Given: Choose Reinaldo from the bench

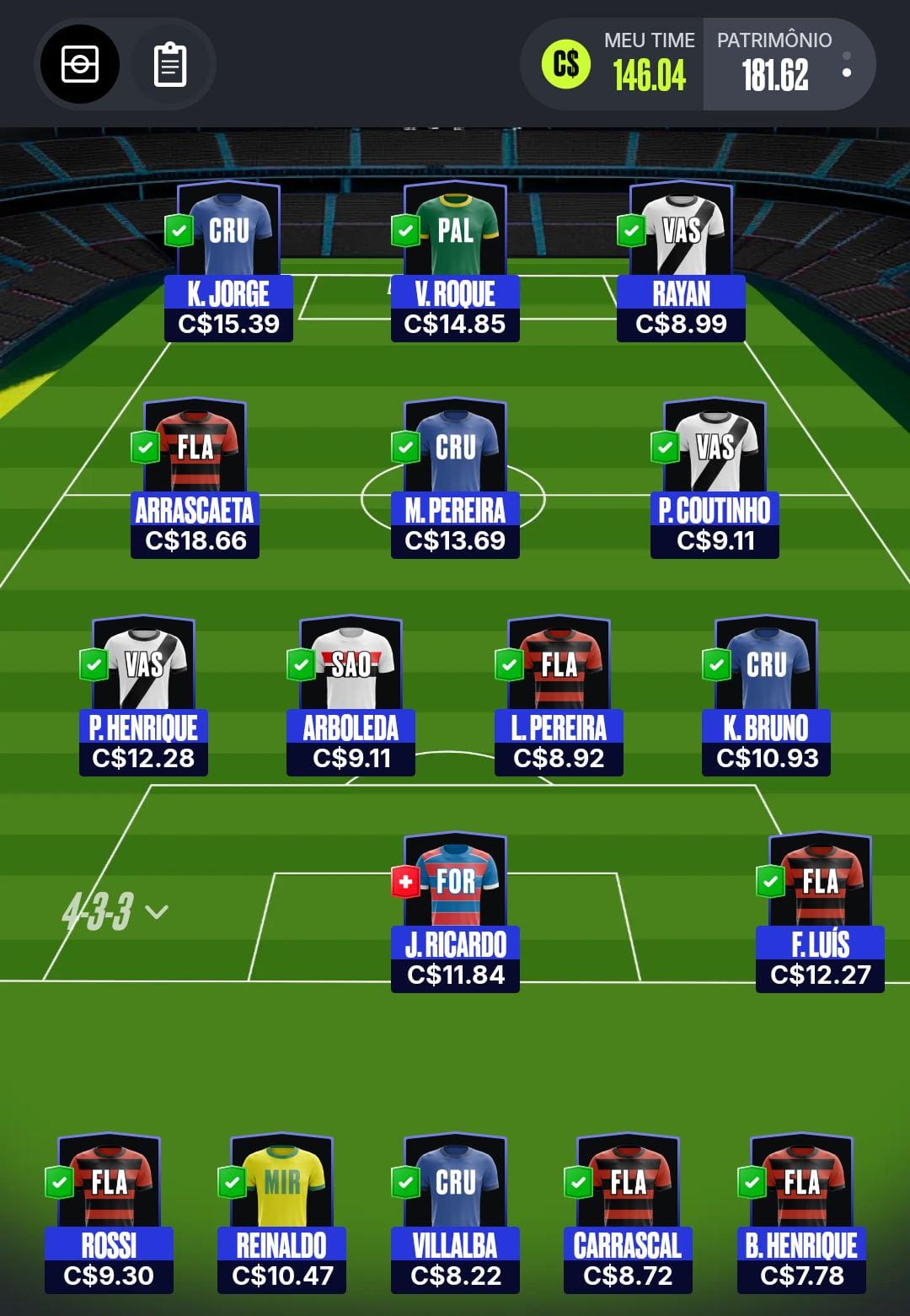Looking at the screenshot, I should (x=281, y=1214).
